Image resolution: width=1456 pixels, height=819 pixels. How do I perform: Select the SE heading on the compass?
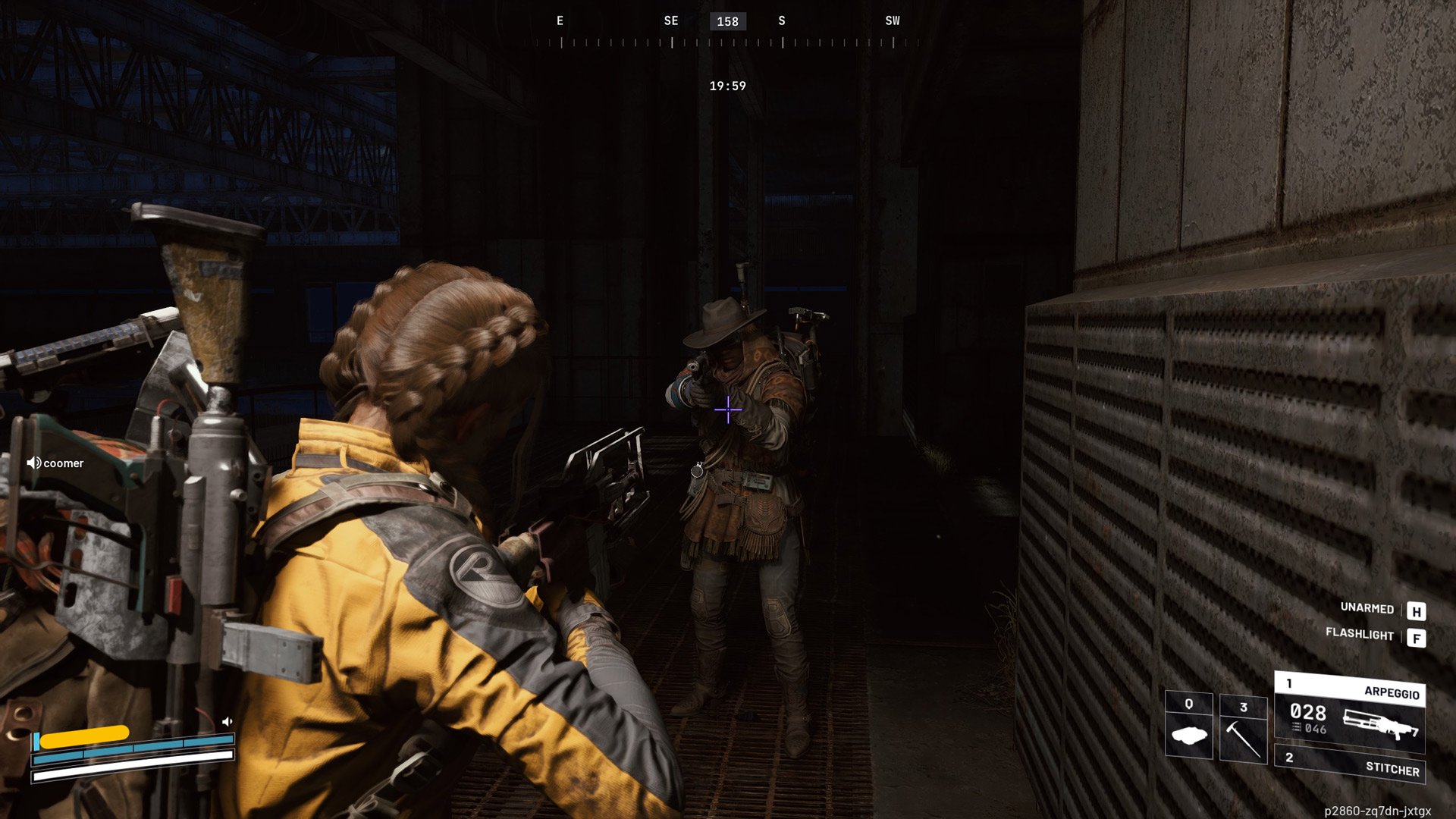[x=670, y=20]
